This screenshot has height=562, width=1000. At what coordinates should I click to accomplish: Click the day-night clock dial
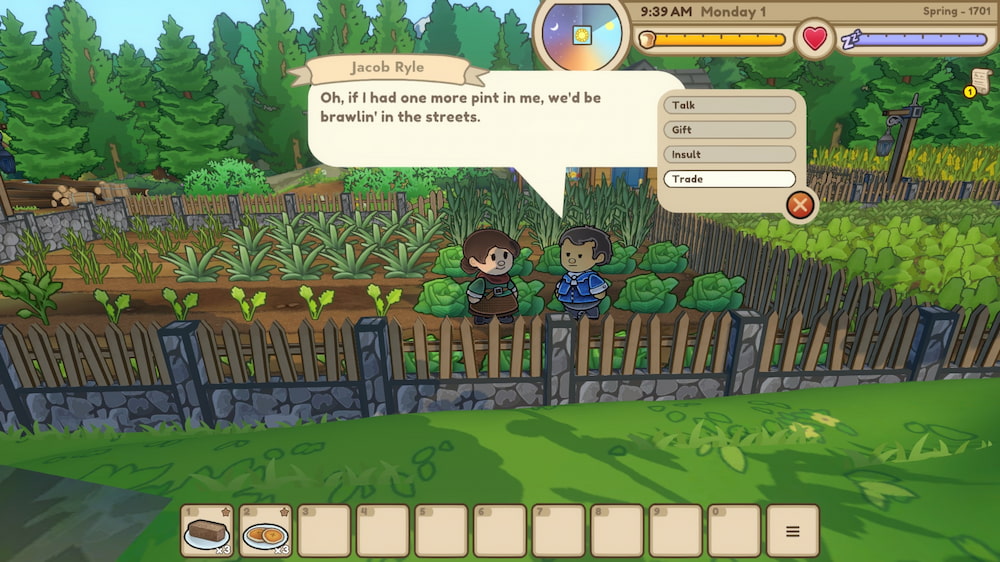[x=581, y=35]
